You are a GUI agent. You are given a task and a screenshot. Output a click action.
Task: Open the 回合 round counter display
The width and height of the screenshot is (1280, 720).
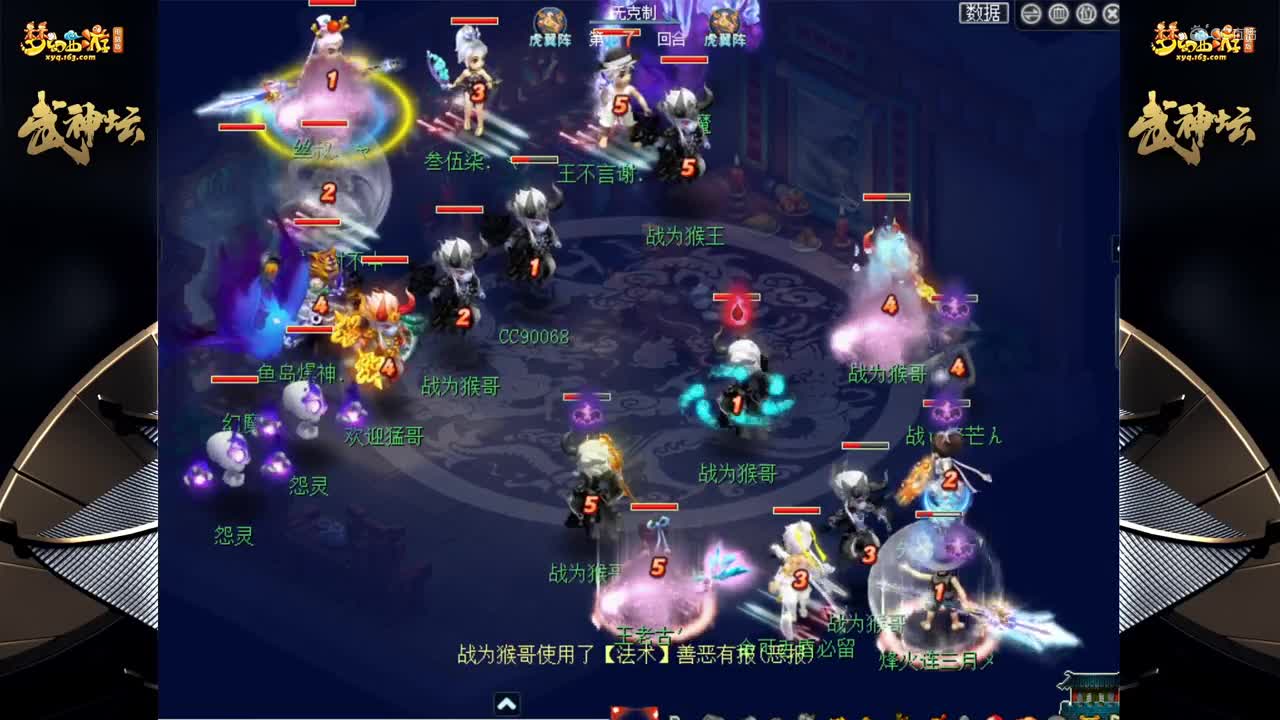pos(671,40)
